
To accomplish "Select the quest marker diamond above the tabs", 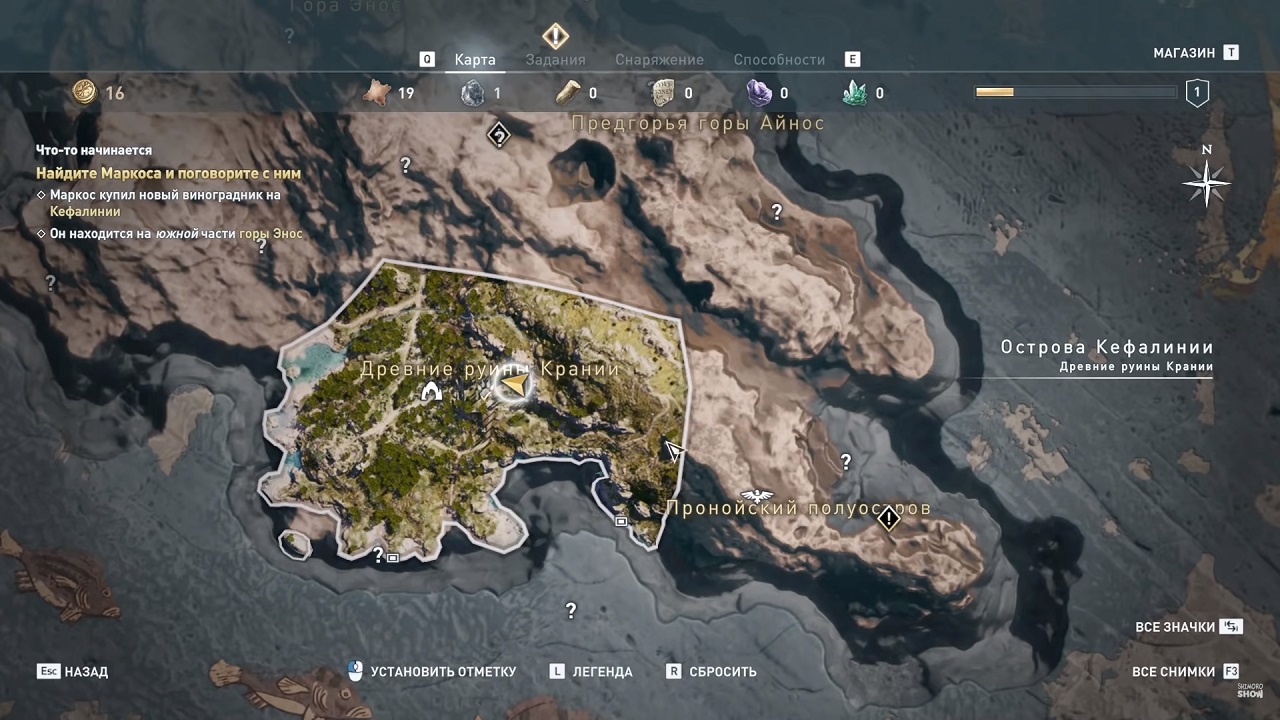I will (x=555, y=37).
